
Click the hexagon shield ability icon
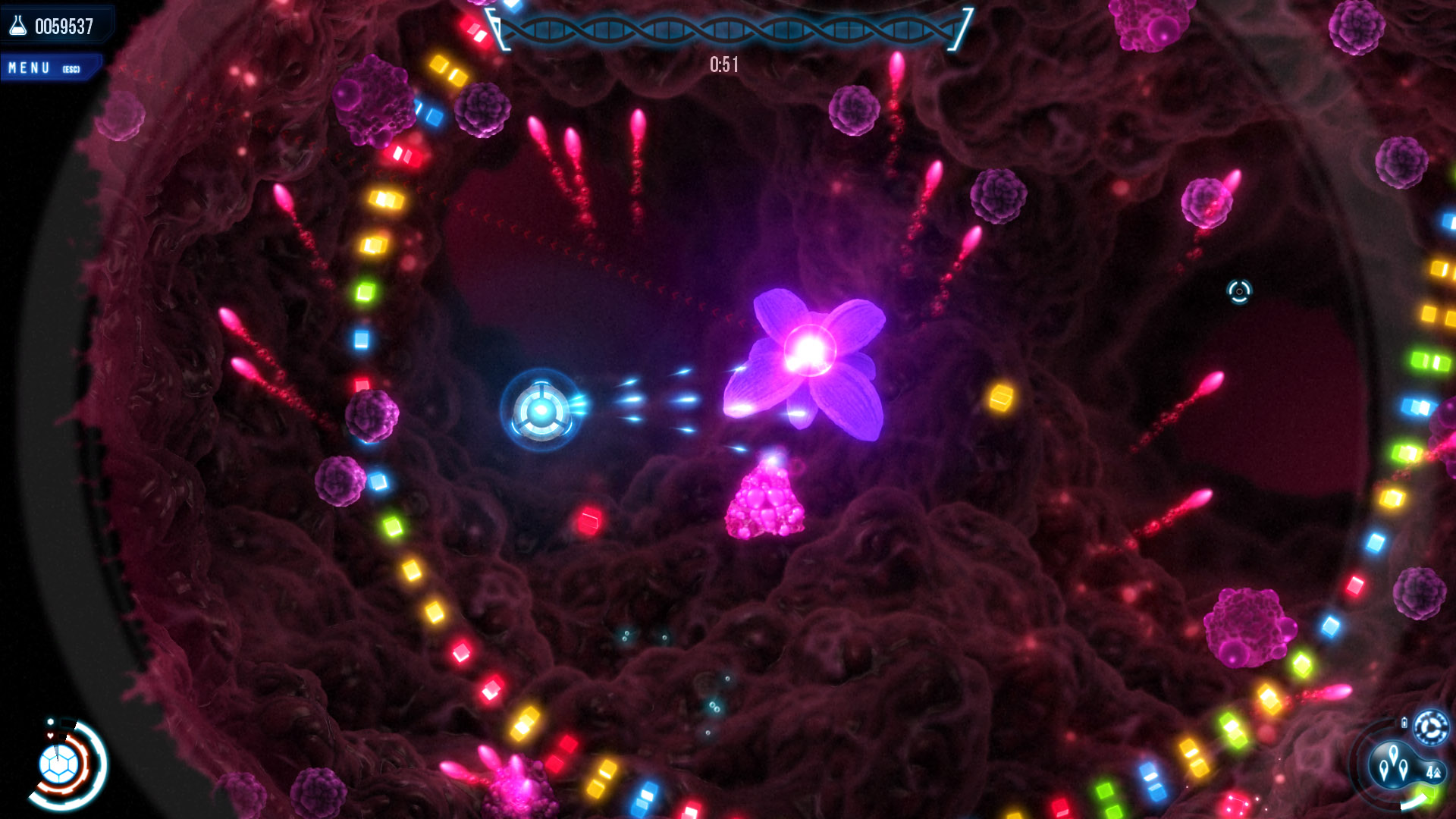point(59,763)
